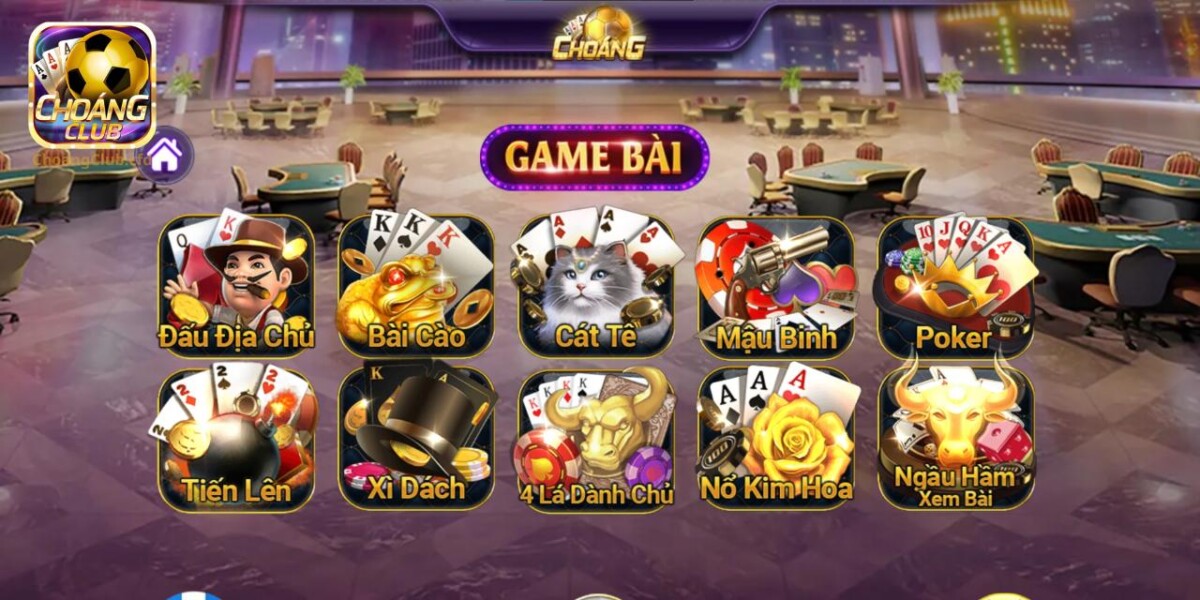This screenshot has height=600, width=1200.
Task: Select the Xì Dách top hat tile
Action: [416, 440]
